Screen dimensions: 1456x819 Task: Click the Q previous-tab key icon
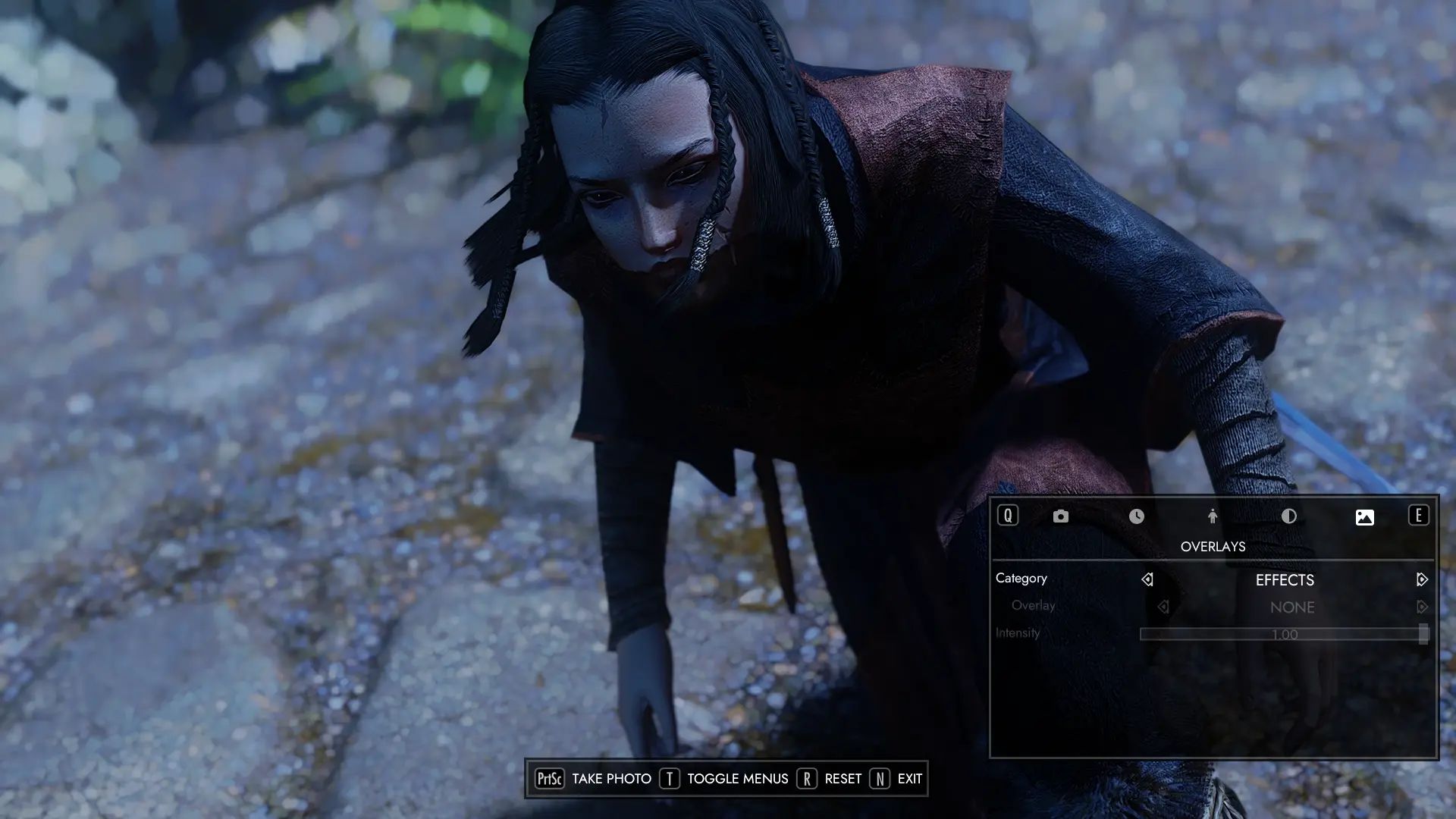[1008, 516]
